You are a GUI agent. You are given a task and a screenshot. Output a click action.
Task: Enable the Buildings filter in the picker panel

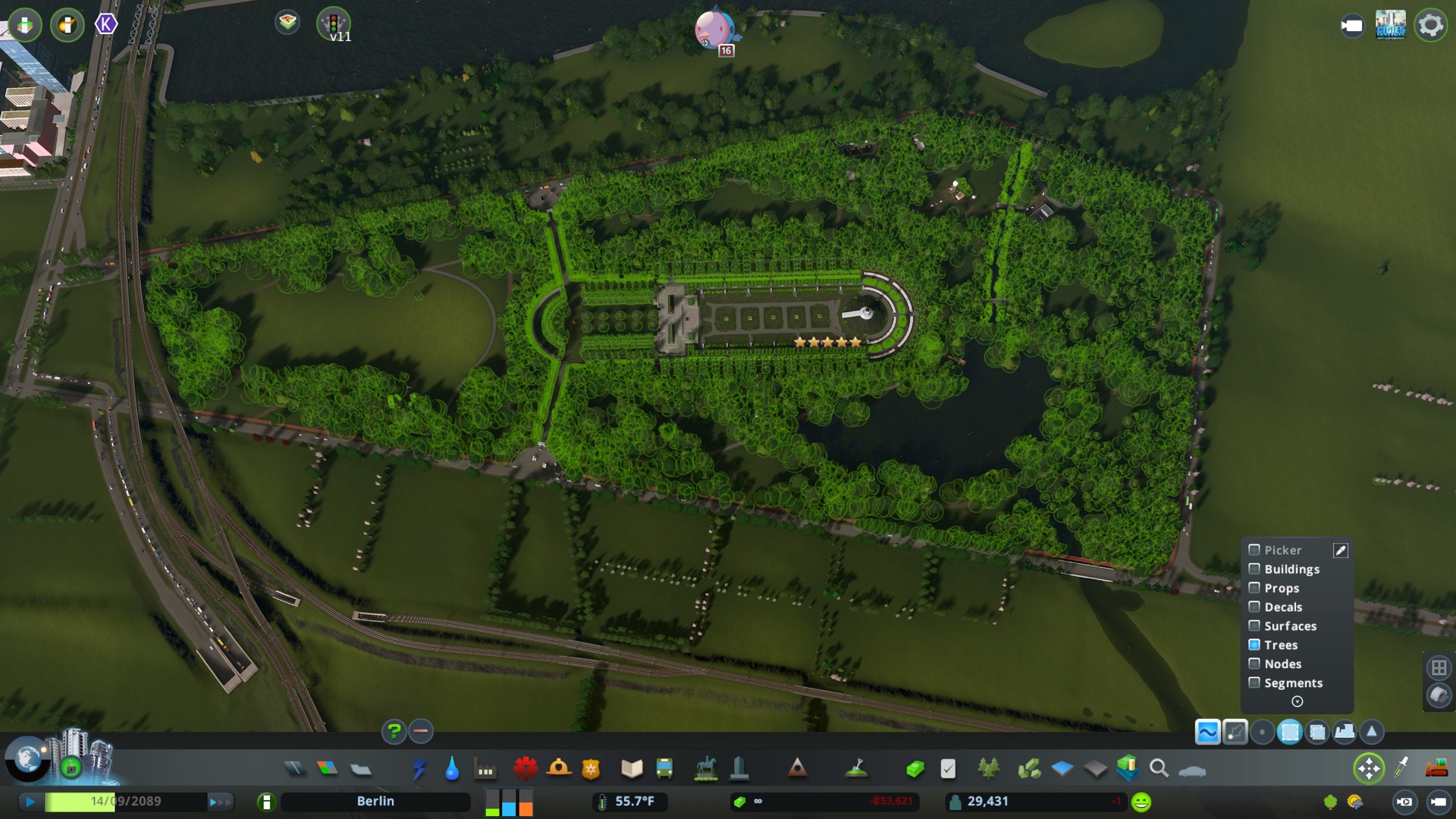click(x=1254, y=569)
